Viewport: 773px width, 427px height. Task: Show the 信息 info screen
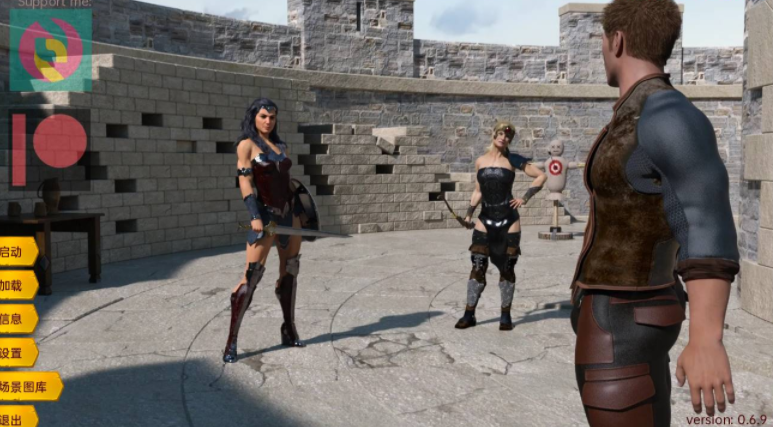16,319
